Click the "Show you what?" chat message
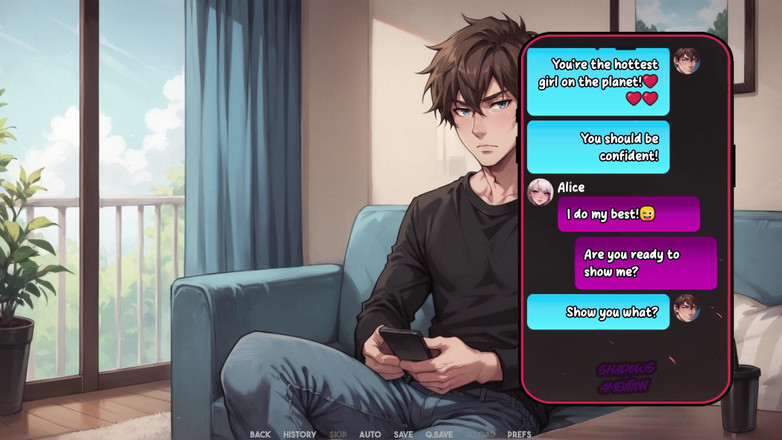 (x=598, y=312)
